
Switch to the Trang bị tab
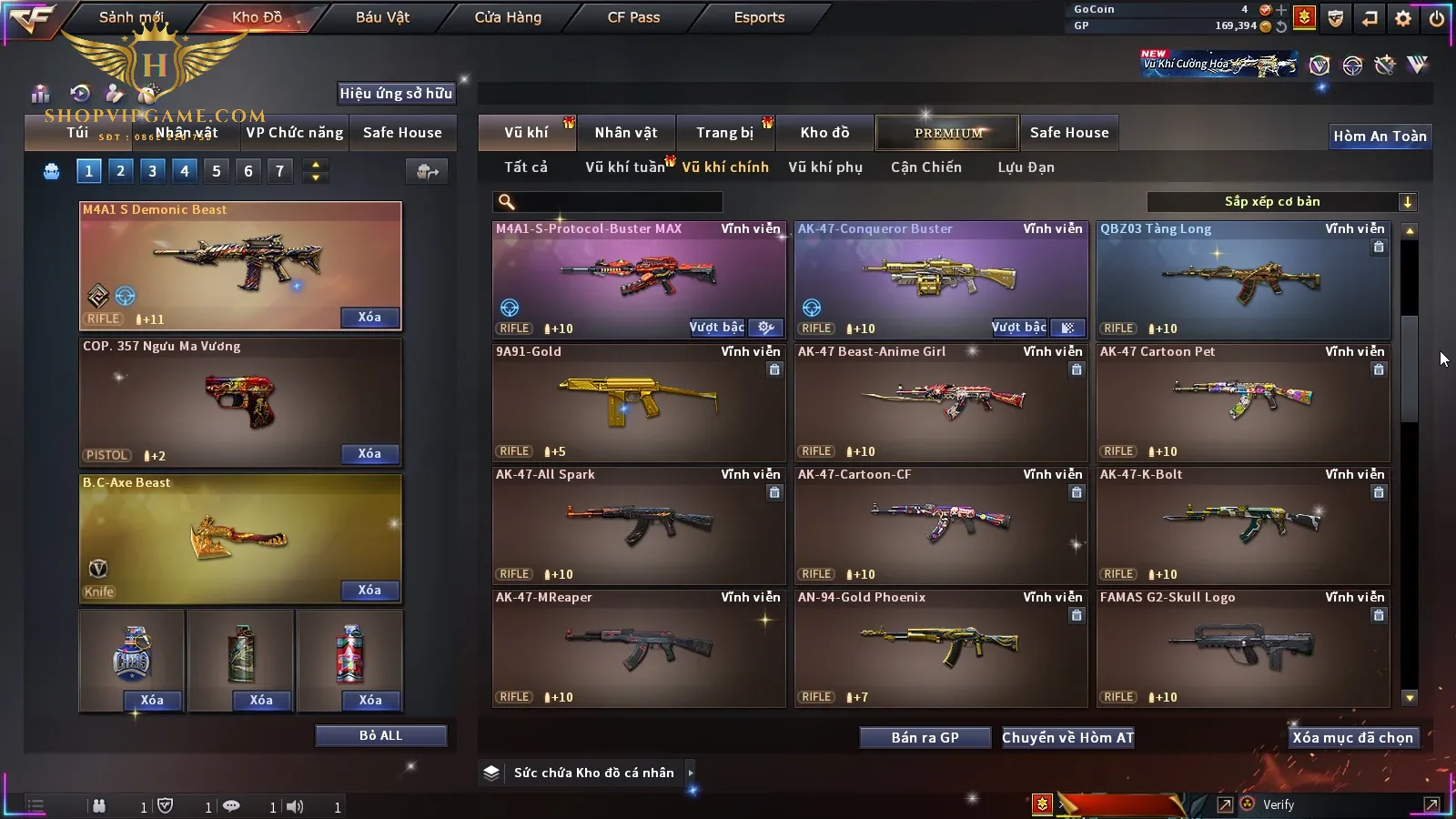tap(724, 133)
